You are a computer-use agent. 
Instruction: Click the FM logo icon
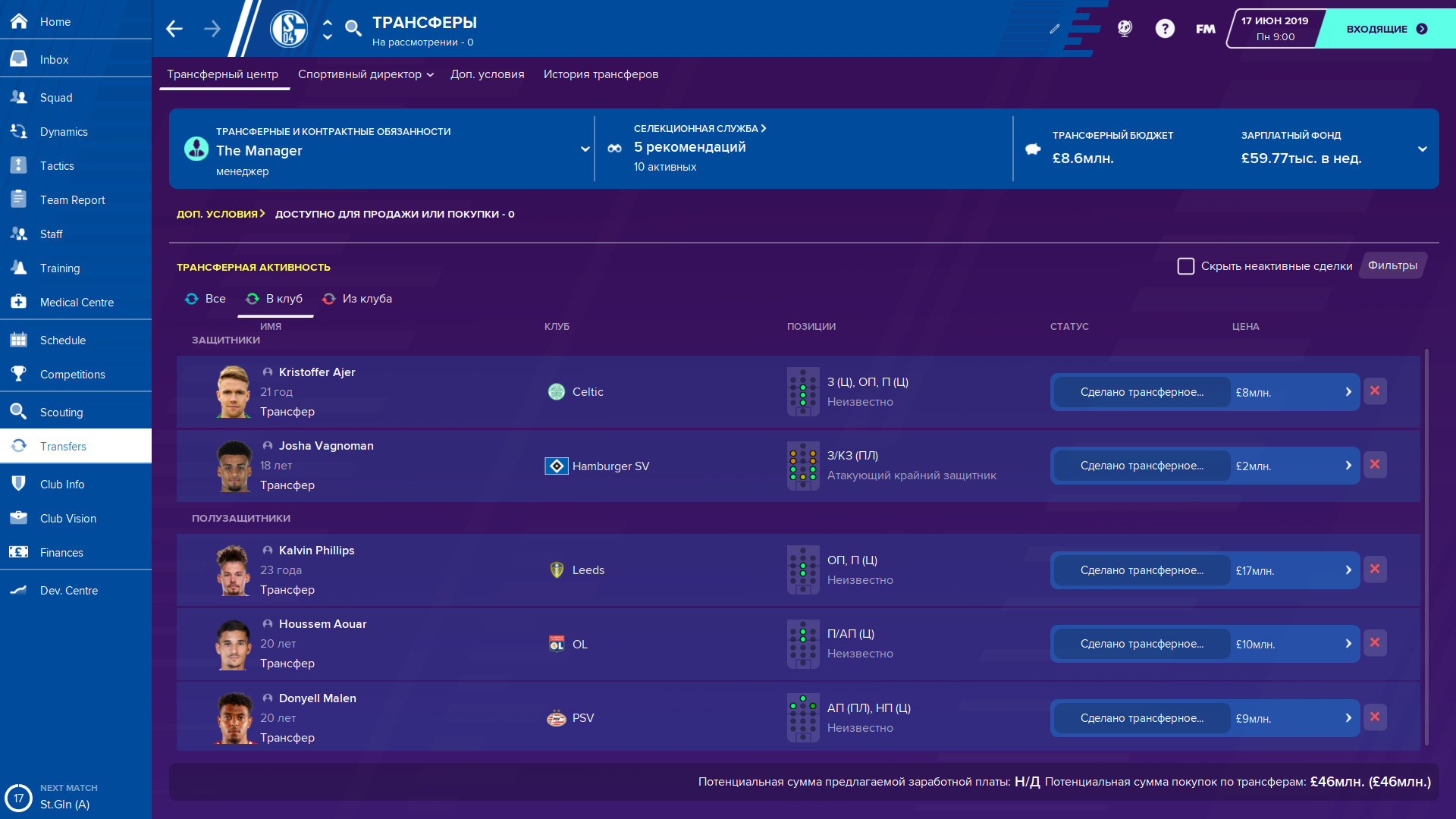coord(1204,28)
